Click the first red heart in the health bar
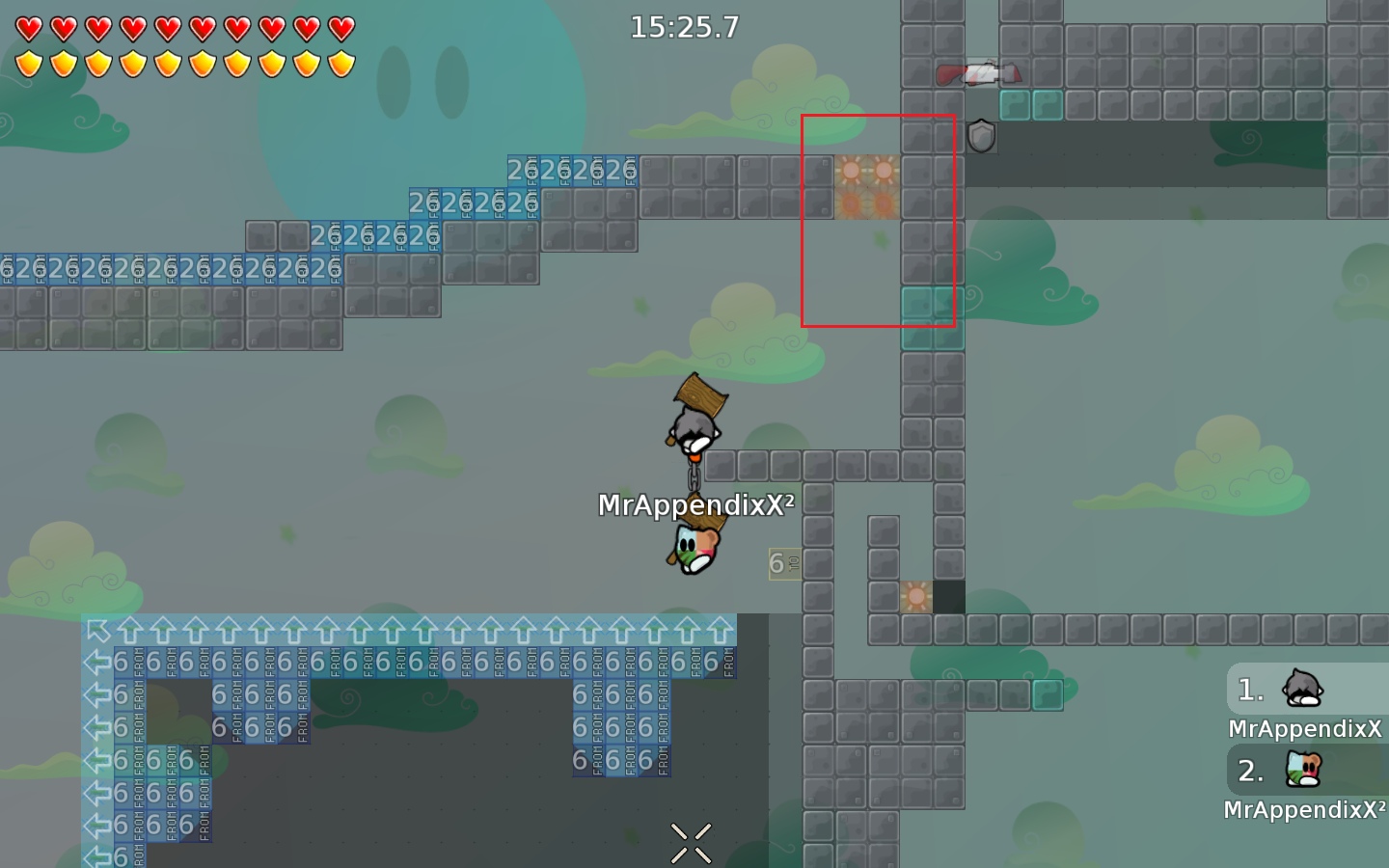Image resolution: width=1389 pixels, height=868 pixels. point(28,26)
